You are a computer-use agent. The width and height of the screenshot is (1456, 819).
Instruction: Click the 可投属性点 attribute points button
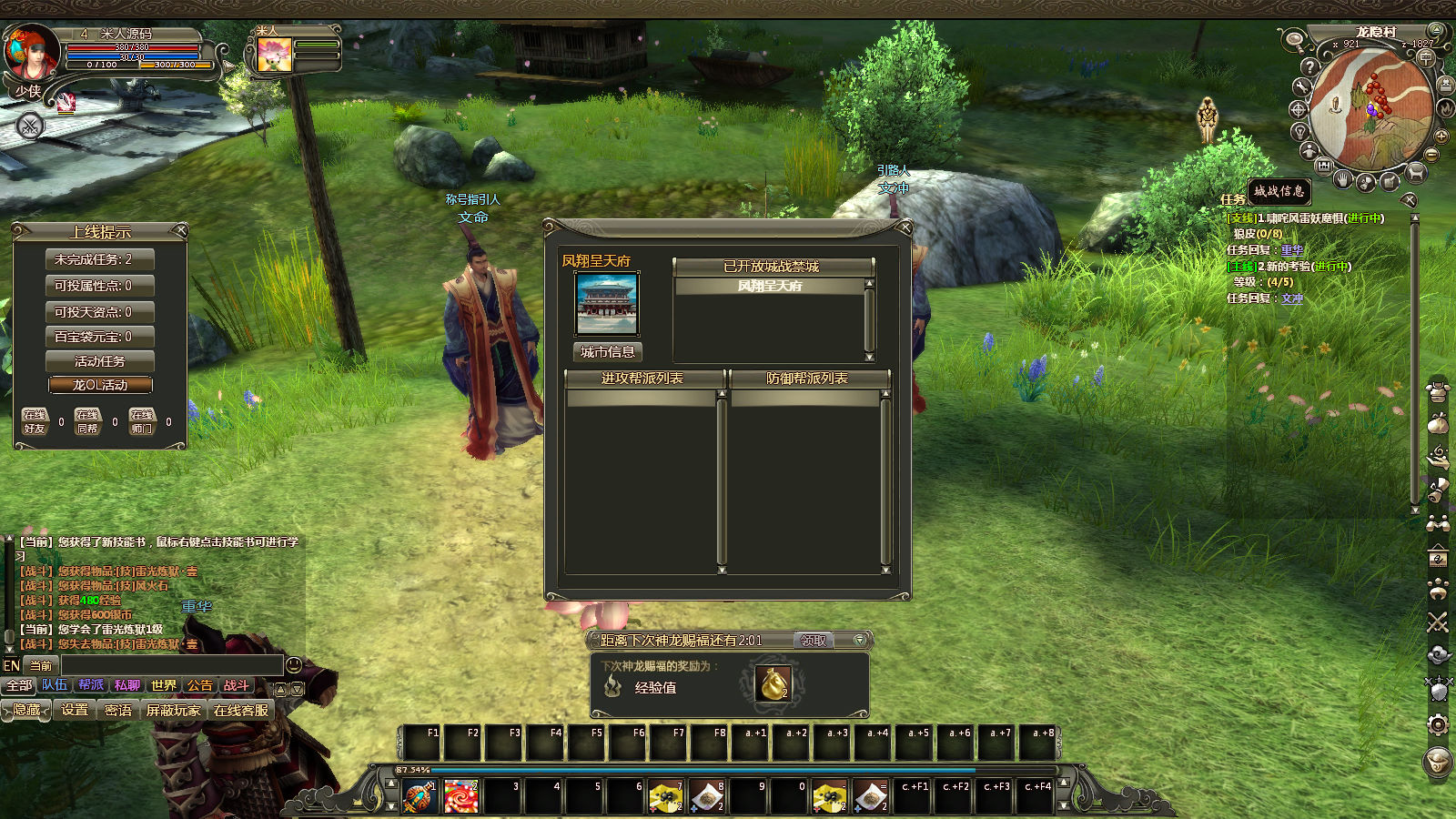[x=100, y=286]
